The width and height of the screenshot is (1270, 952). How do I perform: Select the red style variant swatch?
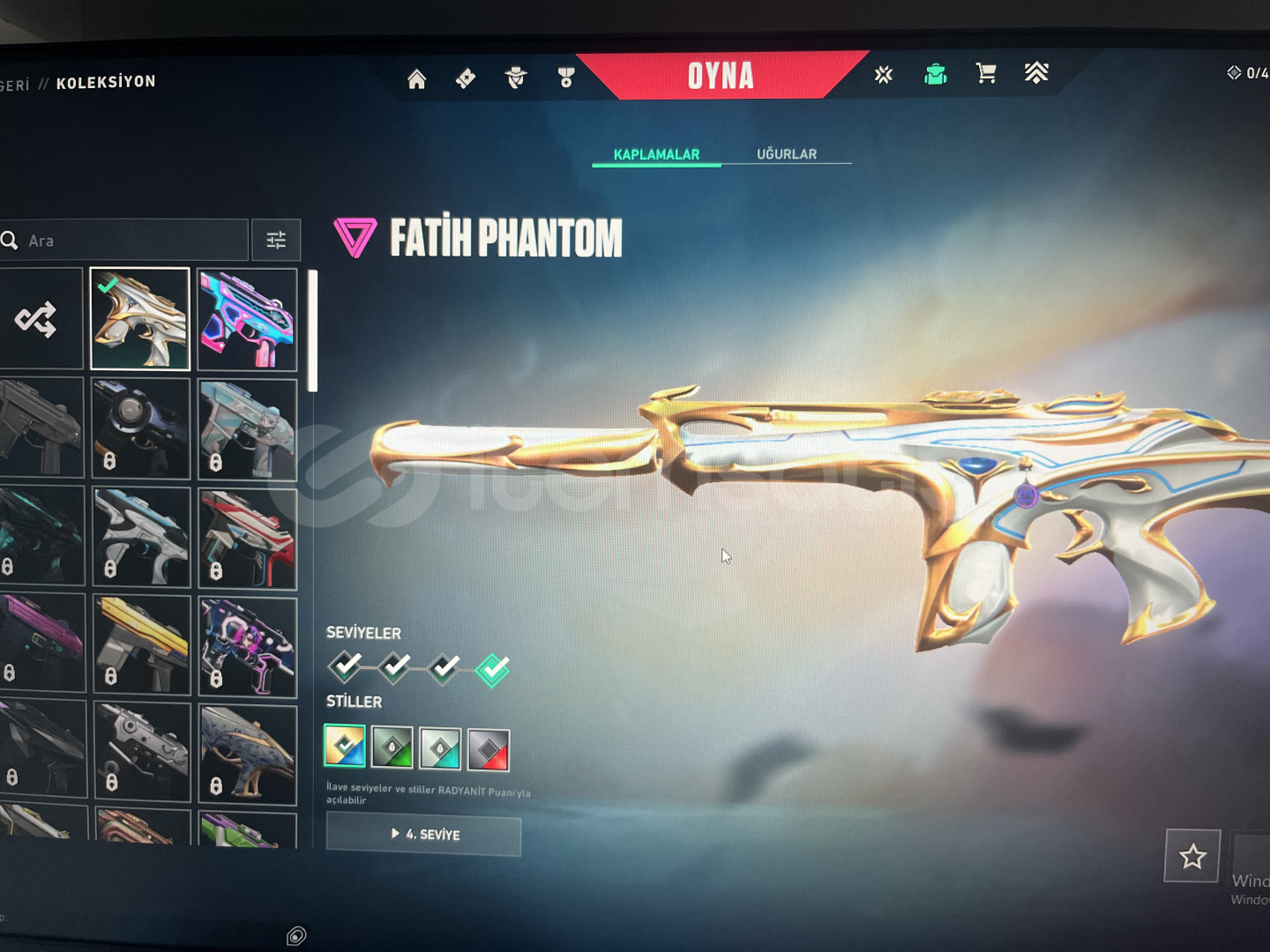click(488, 749)
